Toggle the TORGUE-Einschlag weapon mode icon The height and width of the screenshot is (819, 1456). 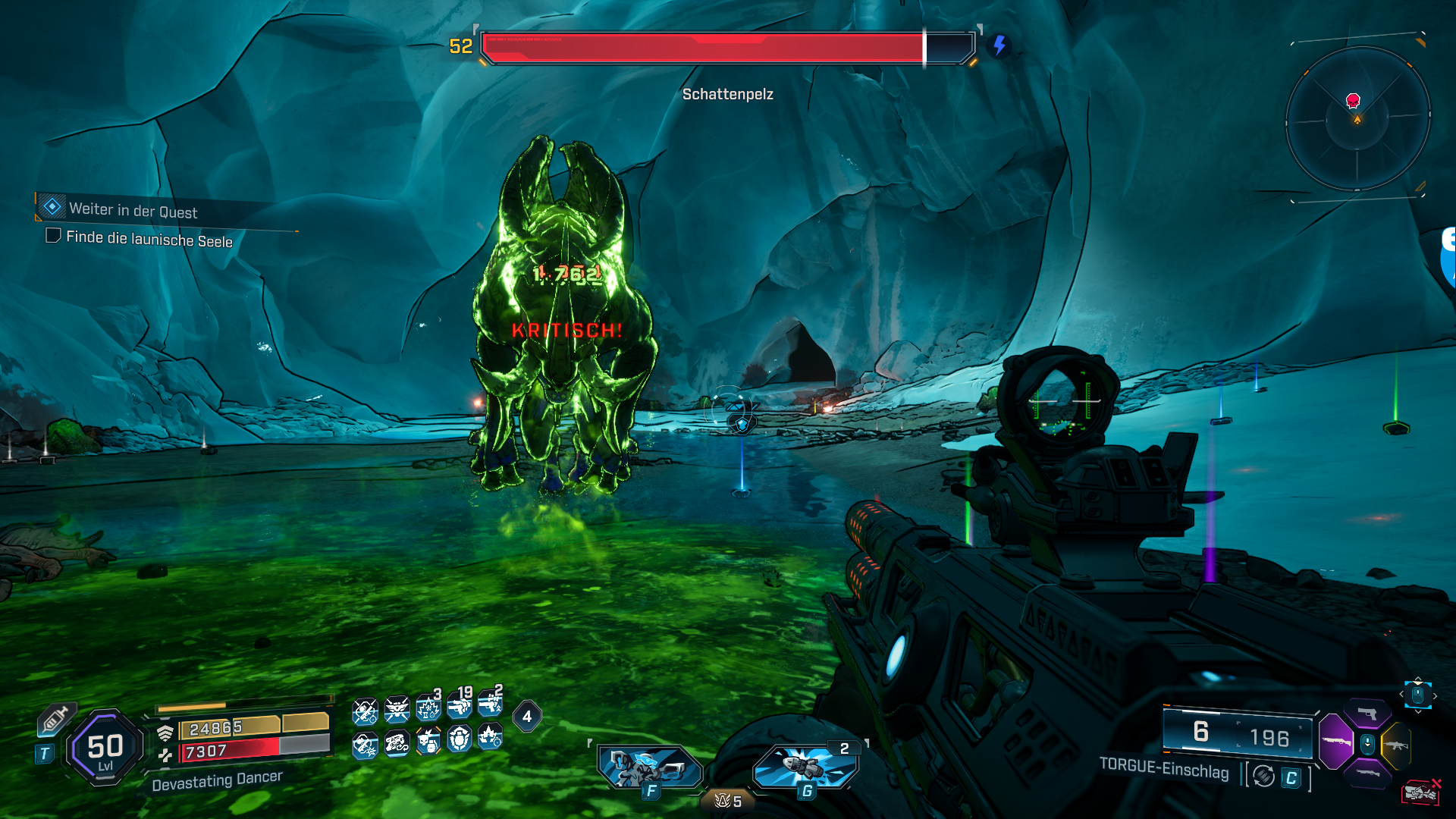[x=1263, y=776]
